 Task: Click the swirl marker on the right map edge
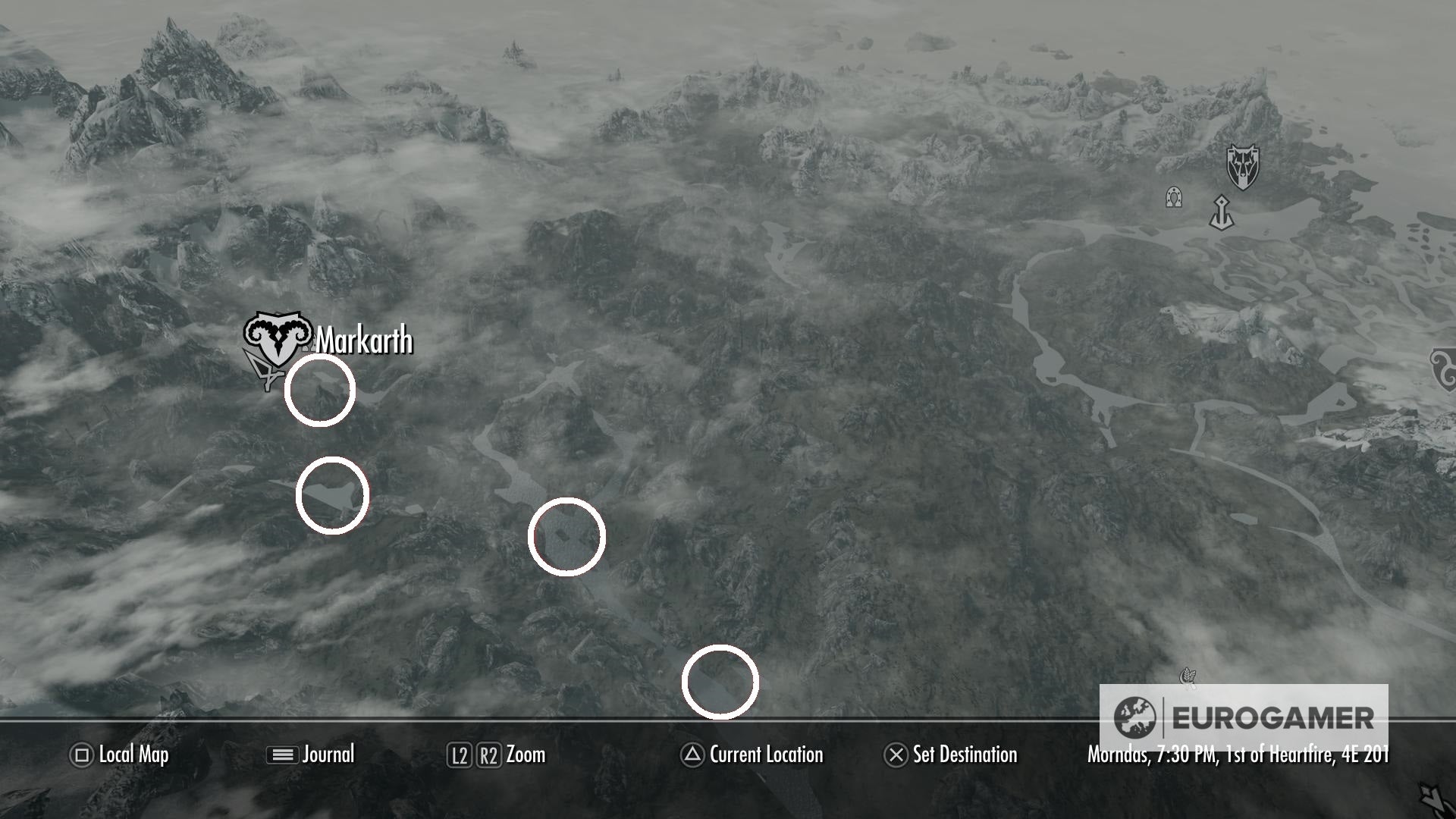(x=1445, y=369)
